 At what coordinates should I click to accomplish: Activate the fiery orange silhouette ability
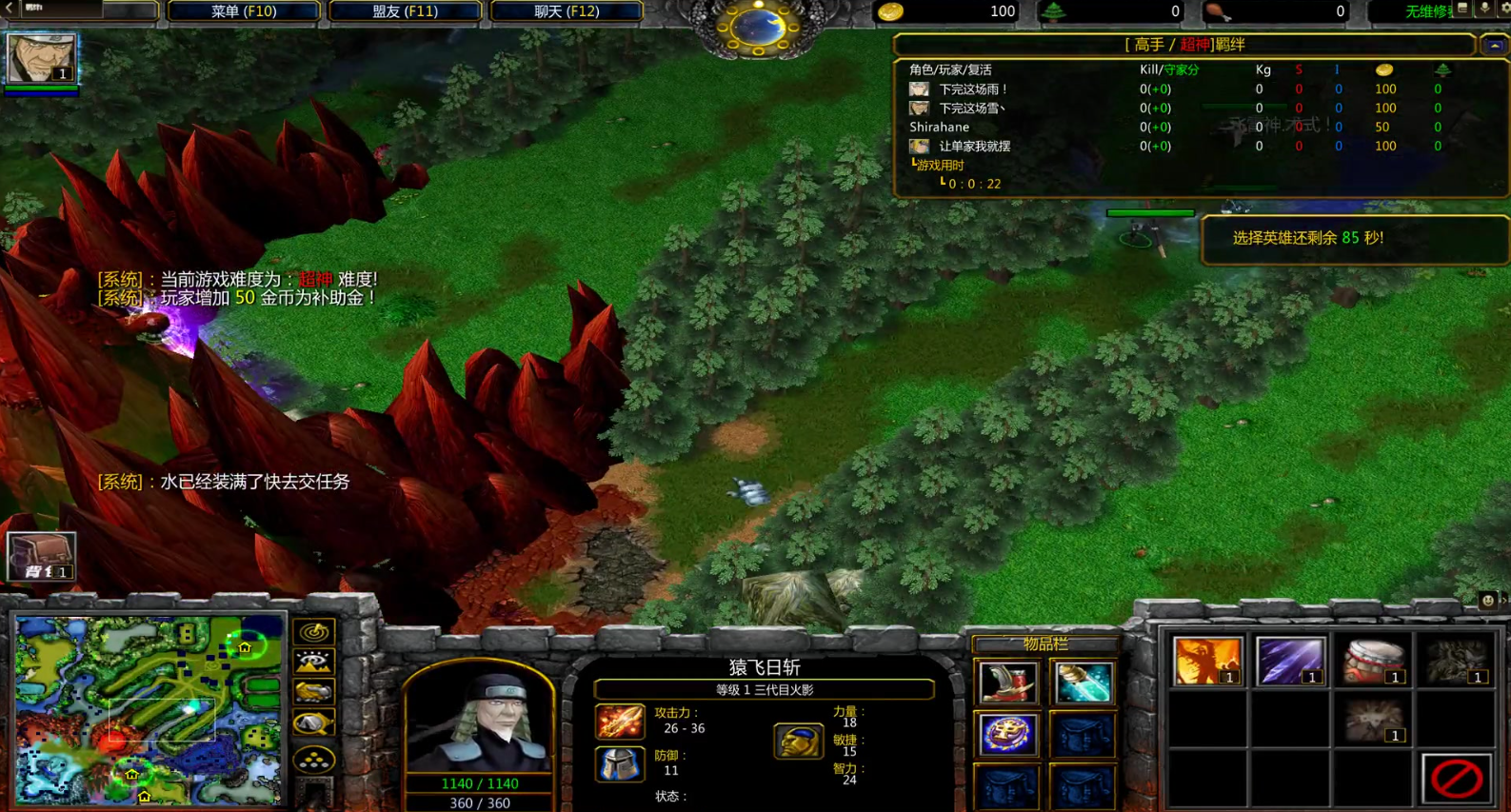[x=1207, y=661]
